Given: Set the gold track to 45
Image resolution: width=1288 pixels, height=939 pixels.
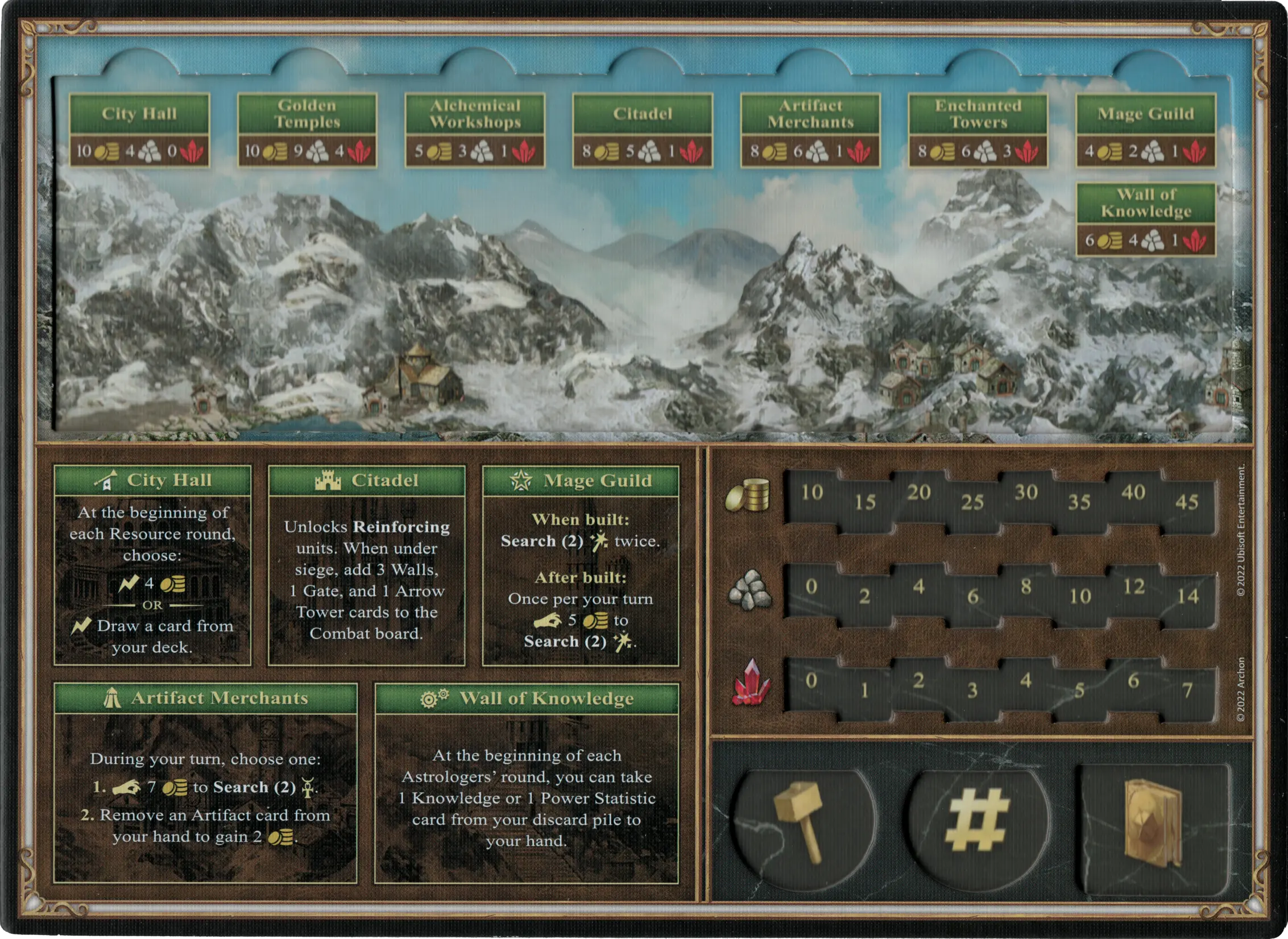Looking at the screenshot, I should click(1186, 502).
